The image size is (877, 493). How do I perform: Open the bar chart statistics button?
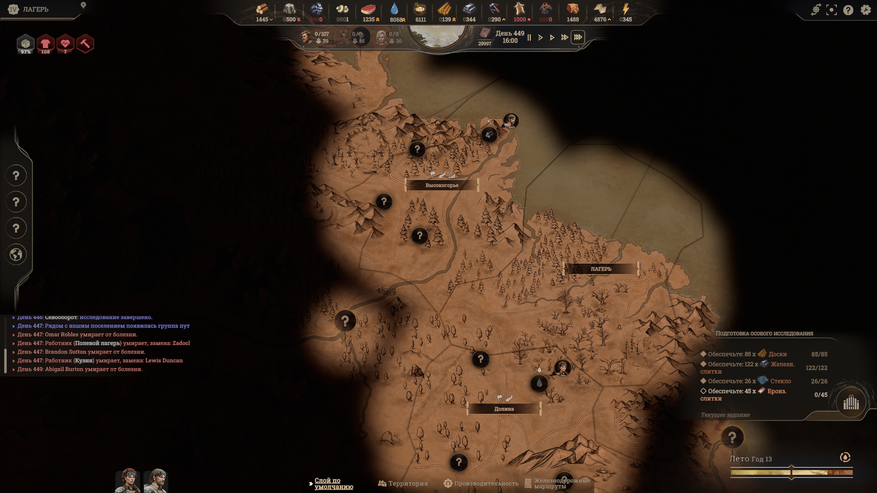click(851, 402)
